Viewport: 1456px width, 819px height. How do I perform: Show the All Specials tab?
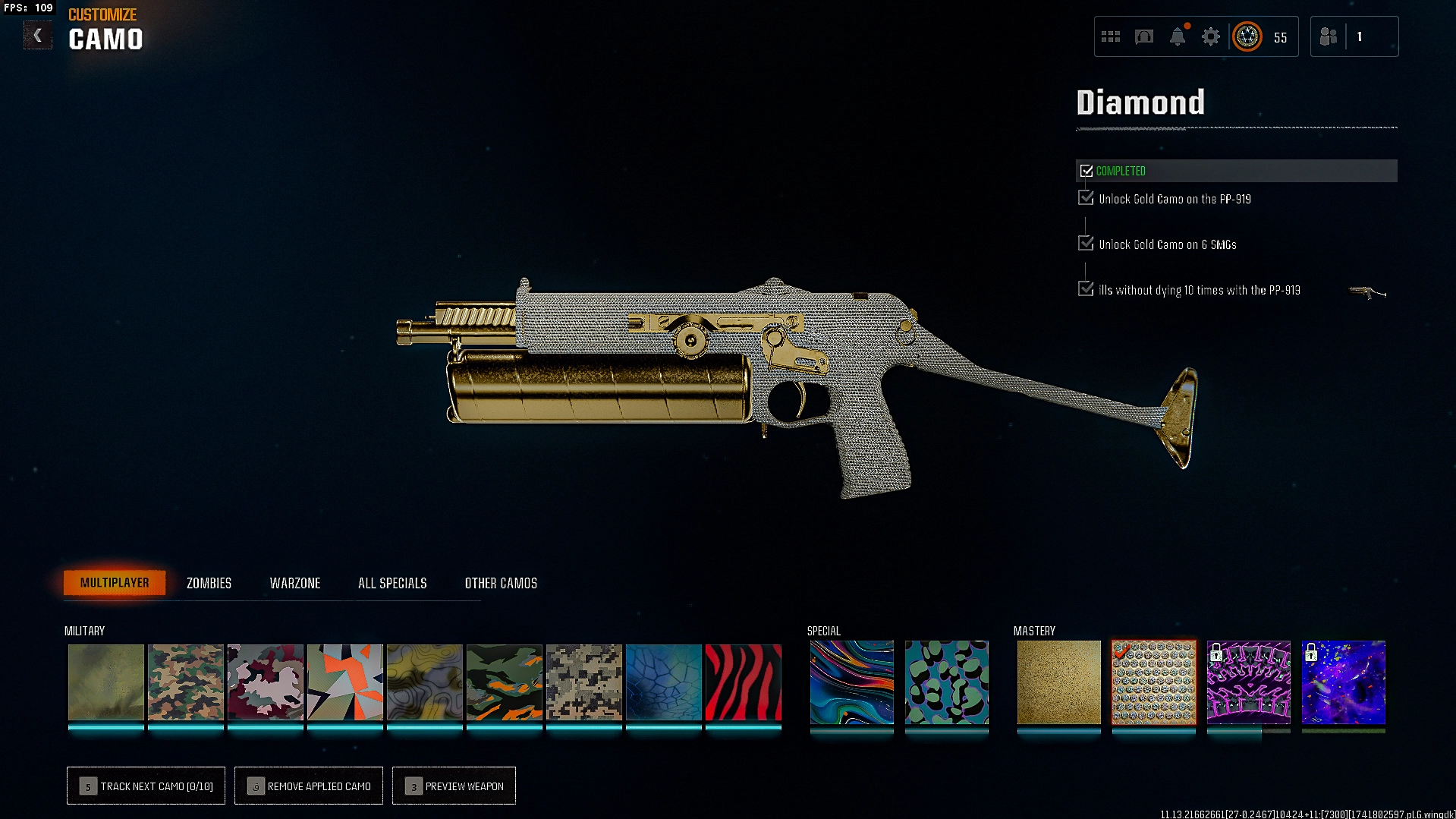392,583
